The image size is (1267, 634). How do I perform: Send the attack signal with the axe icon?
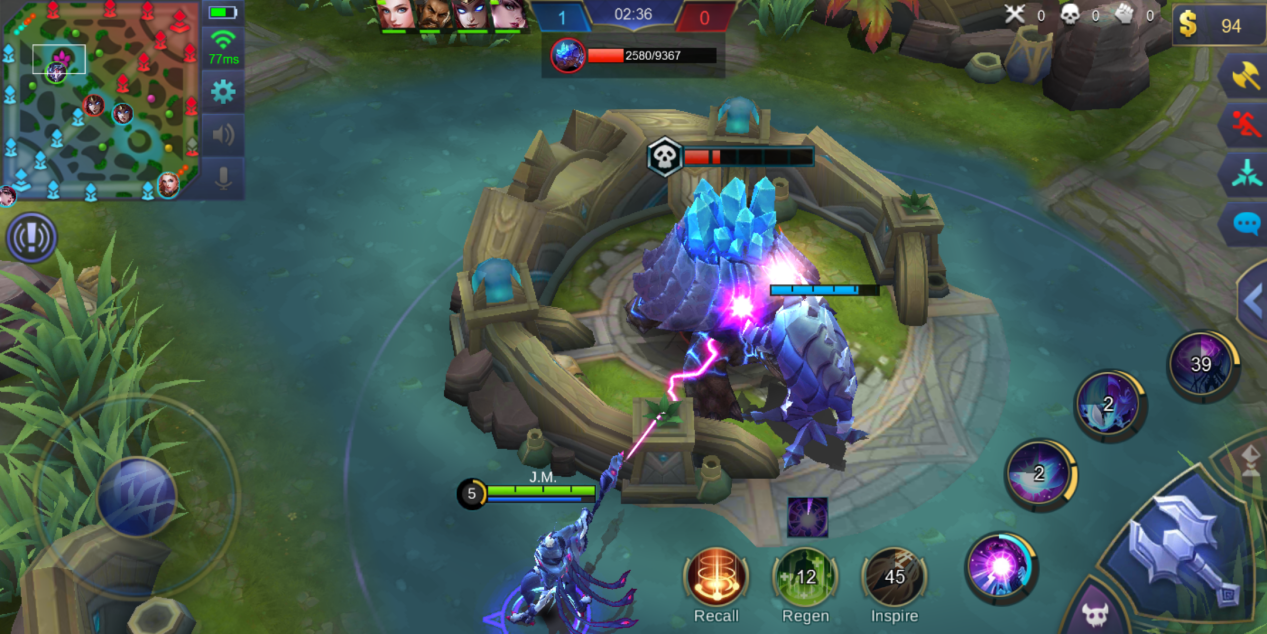click(1246, 76)
